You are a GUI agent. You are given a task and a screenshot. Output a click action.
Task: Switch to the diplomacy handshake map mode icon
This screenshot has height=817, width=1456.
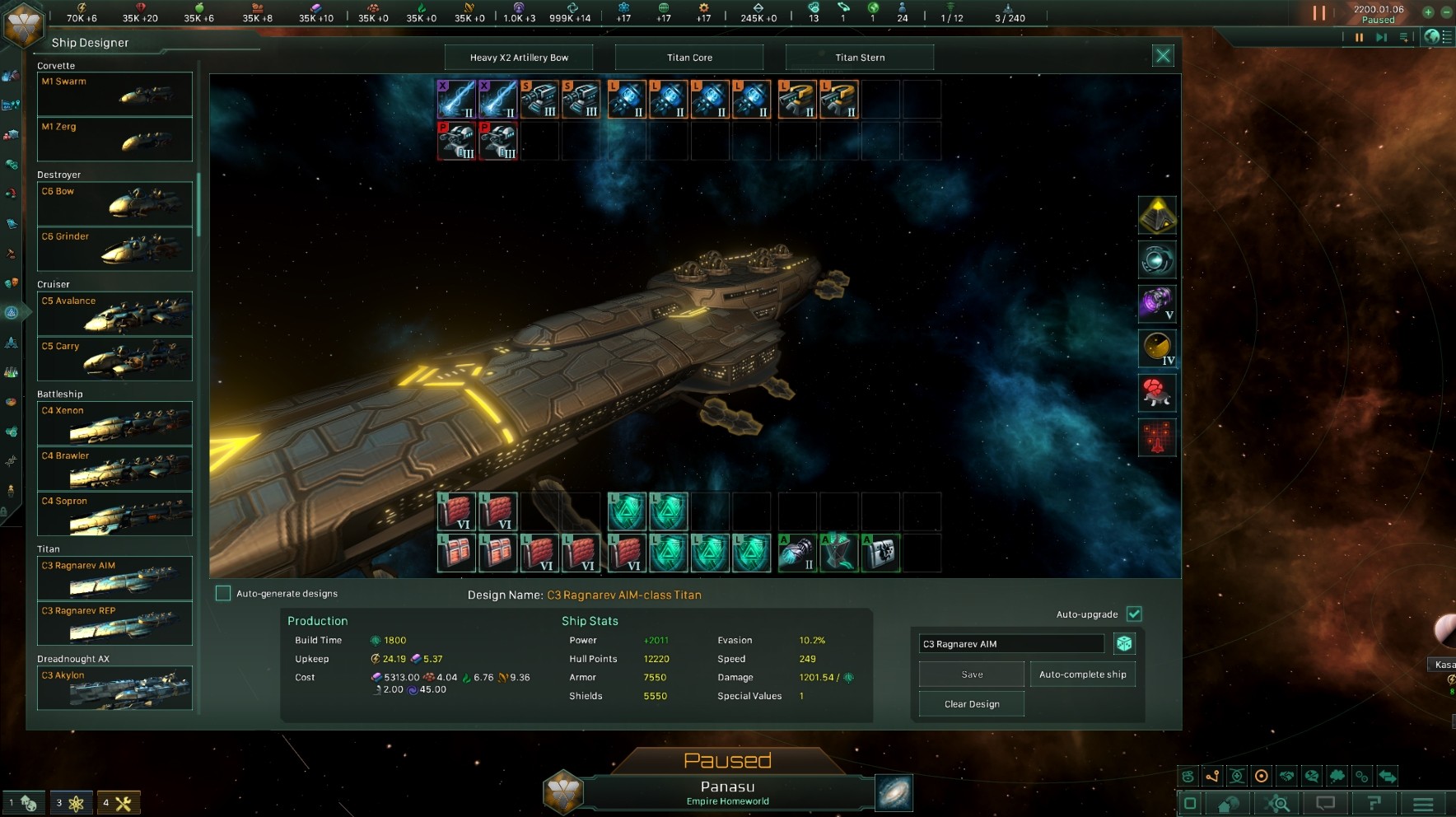[x=1286, y=776]
